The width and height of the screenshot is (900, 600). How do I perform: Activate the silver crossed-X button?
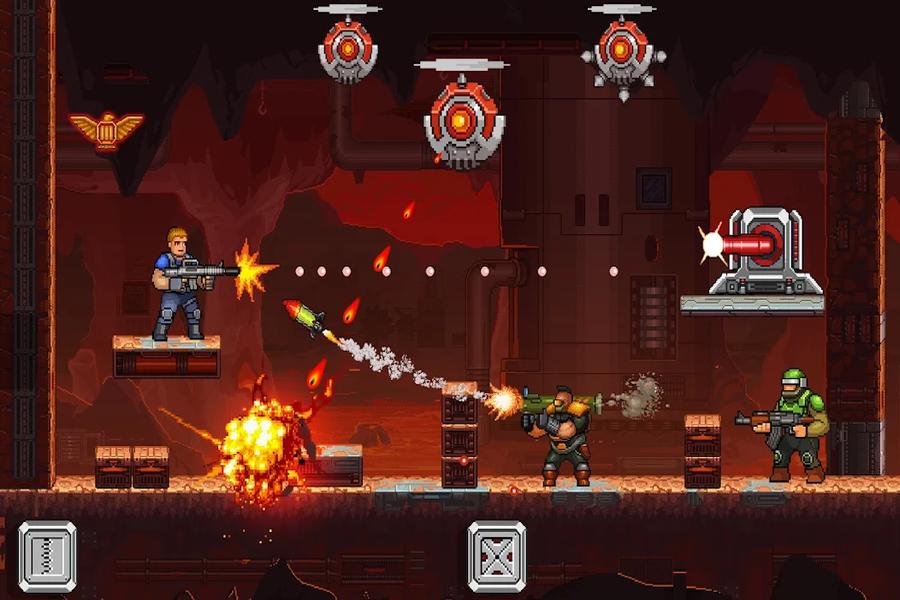(x=497, y=556)
